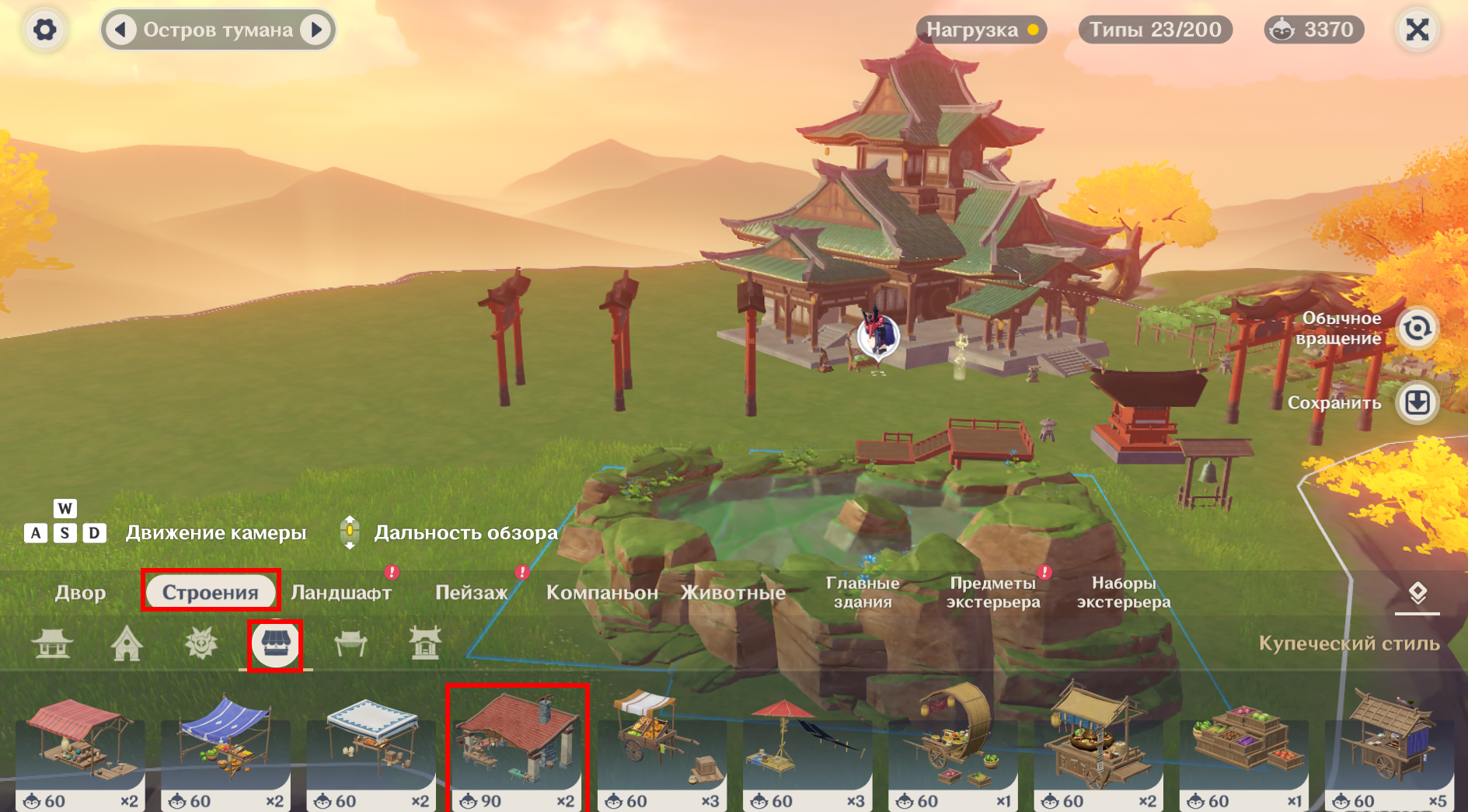Choose the red umbrella stall item

807,748
